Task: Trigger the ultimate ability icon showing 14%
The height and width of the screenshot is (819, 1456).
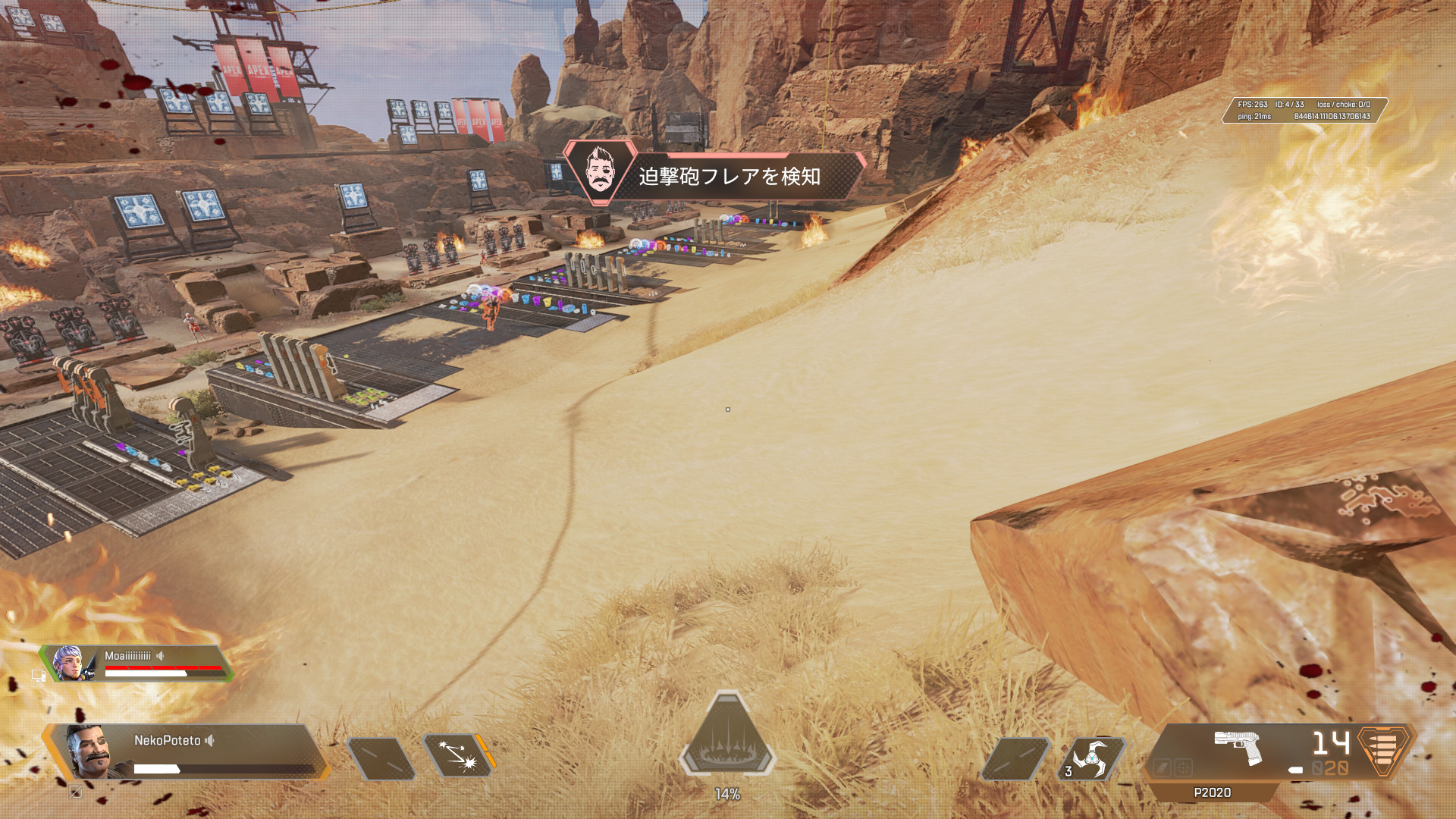Action: click(x=727, y=736)
